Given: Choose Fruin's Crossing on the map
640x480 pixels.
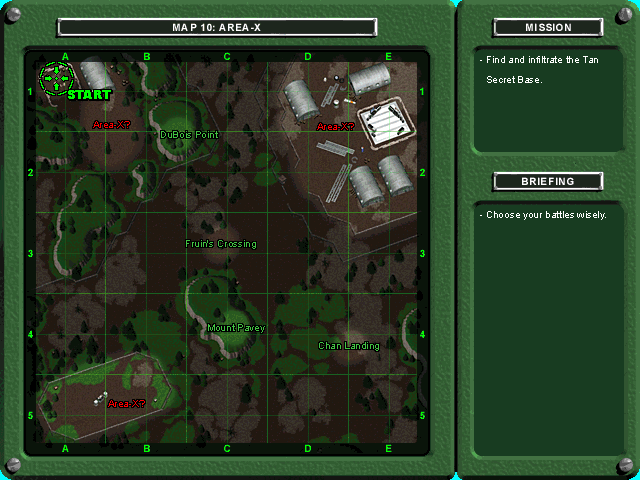Looking at the screenshot, I should [221, 244].
